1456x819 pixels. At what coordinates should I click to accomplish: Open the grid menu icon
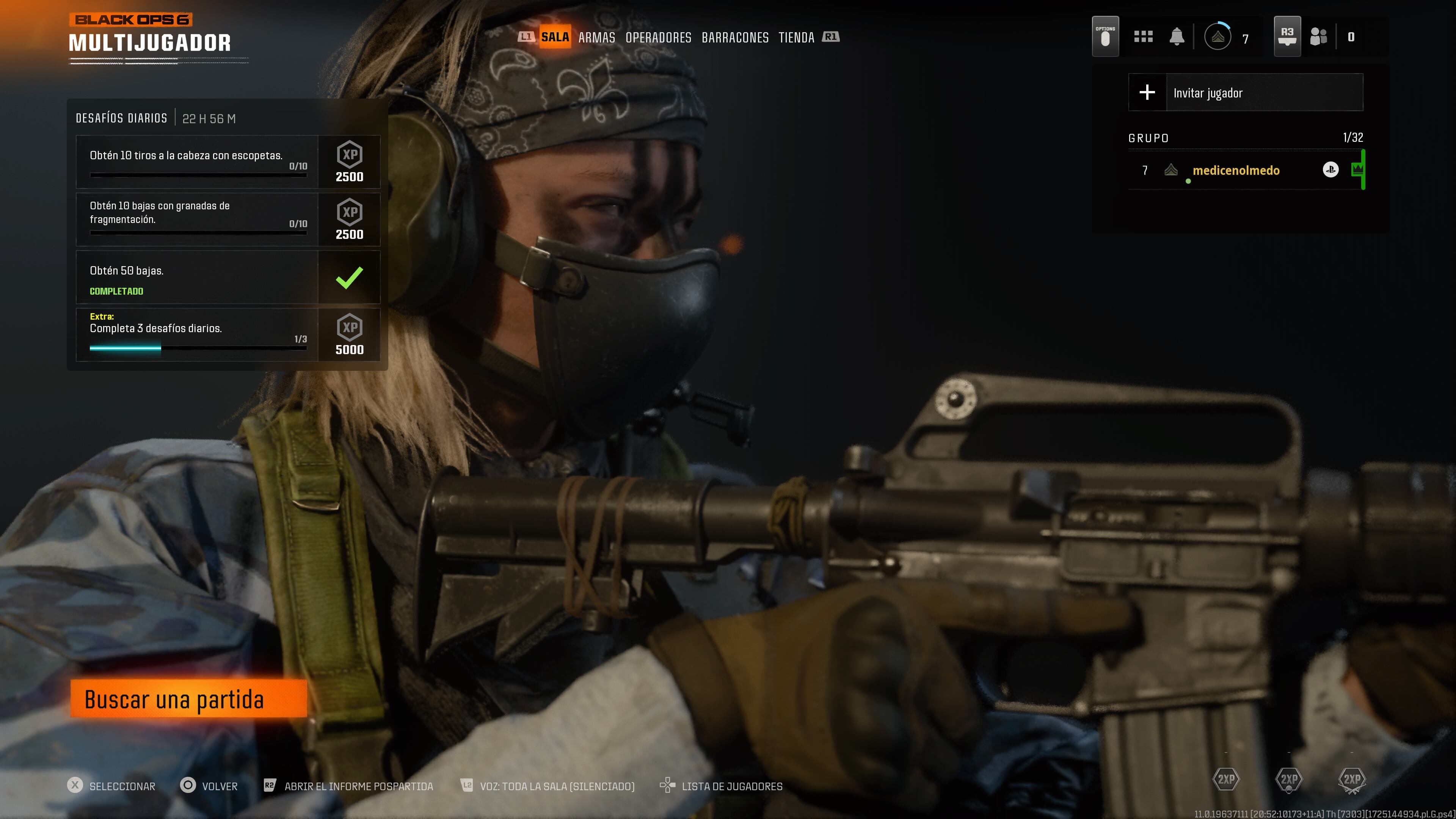1143,37
